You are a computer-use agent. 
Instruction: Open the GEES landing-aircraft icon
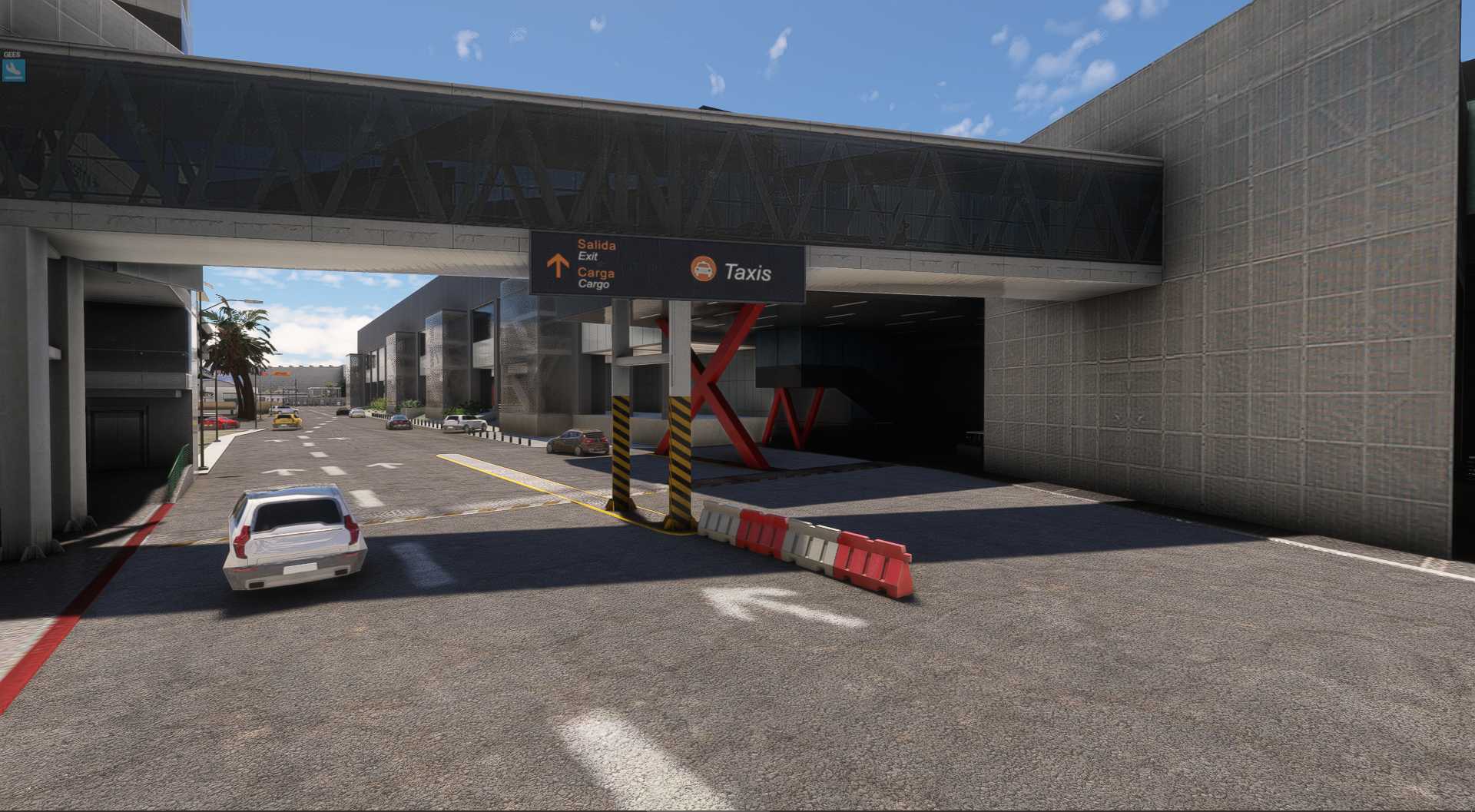click(13, 71)
